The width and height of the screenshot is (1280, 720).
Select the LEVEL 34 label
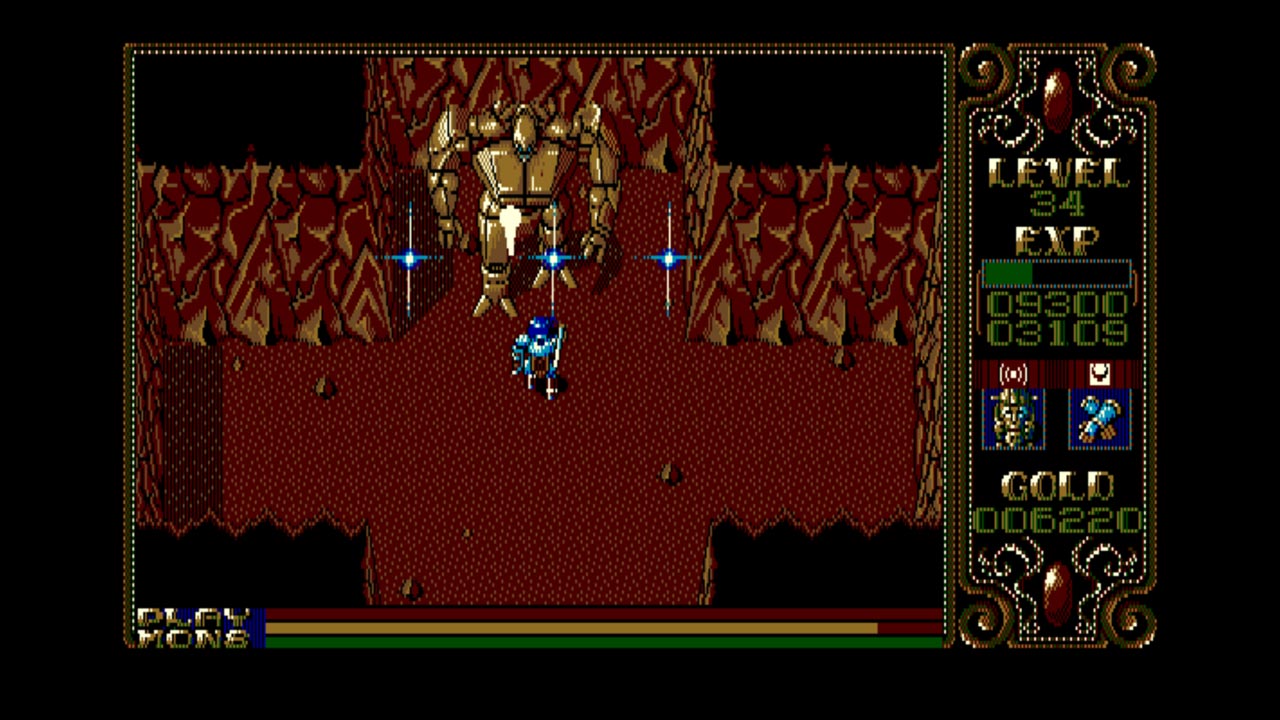(x=1060, y=202)
